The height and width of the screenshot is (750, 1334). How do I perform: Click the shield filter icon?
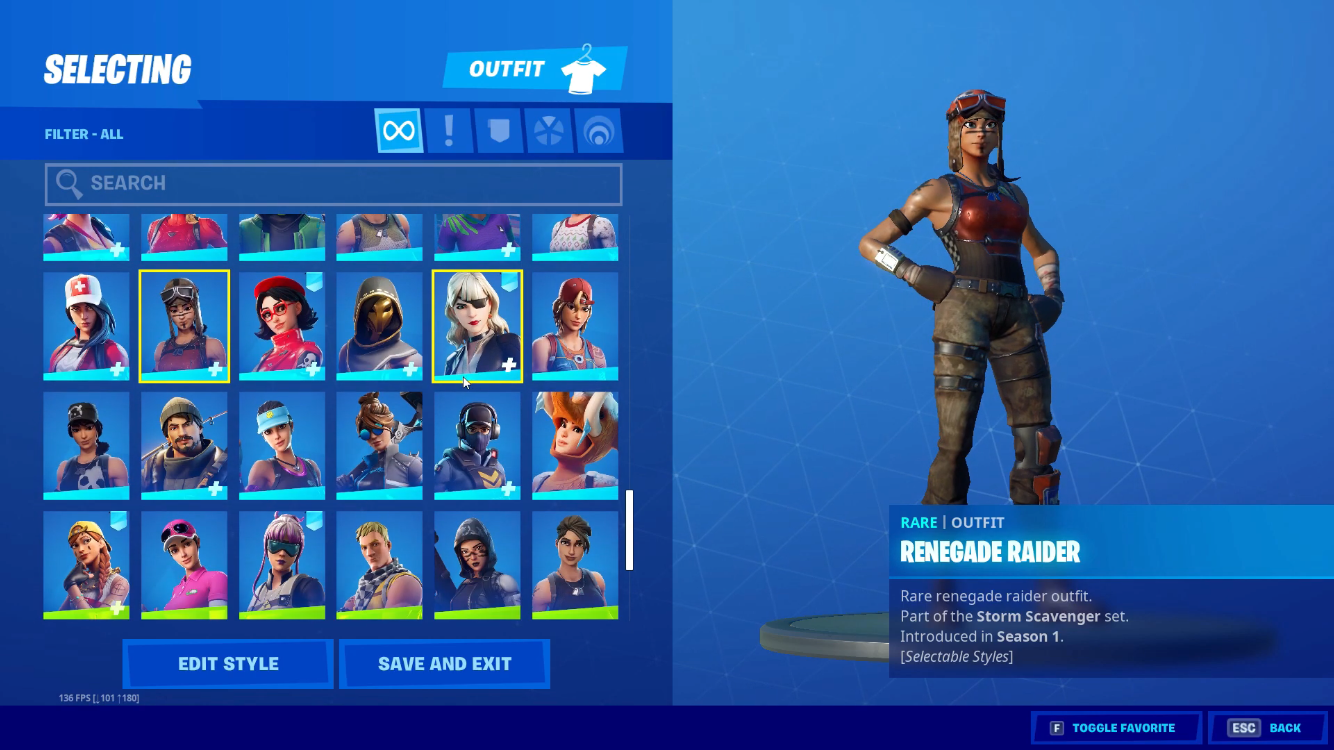[497, 130]
